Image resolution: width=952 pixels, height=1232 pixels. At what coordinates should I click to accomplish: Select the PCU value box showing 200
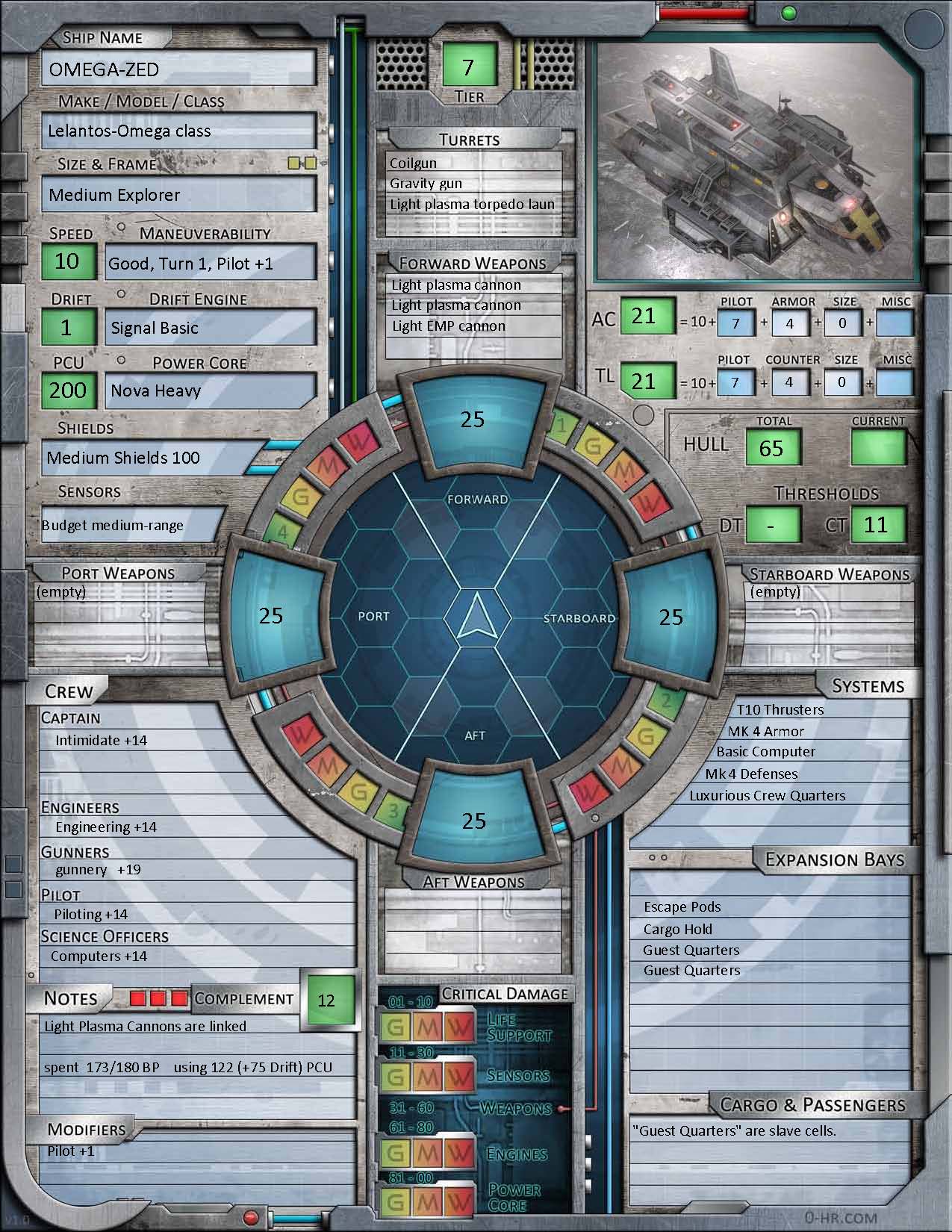coord(68,390)
